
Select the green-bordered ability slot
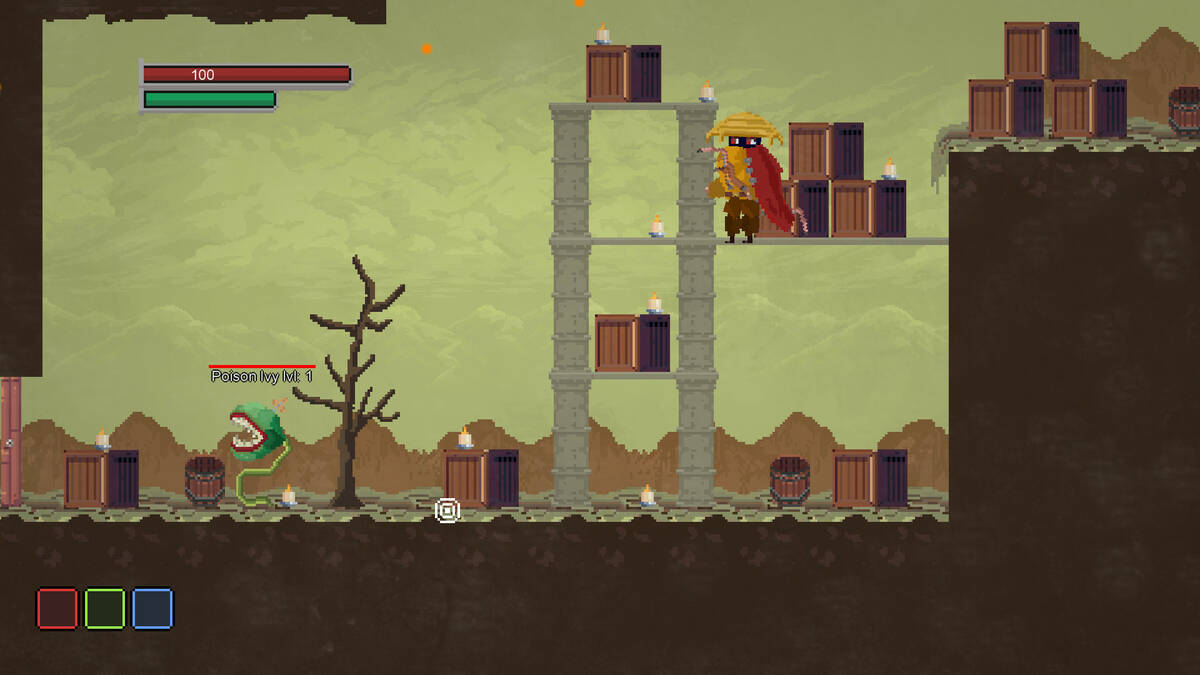[x=105, y=608]
